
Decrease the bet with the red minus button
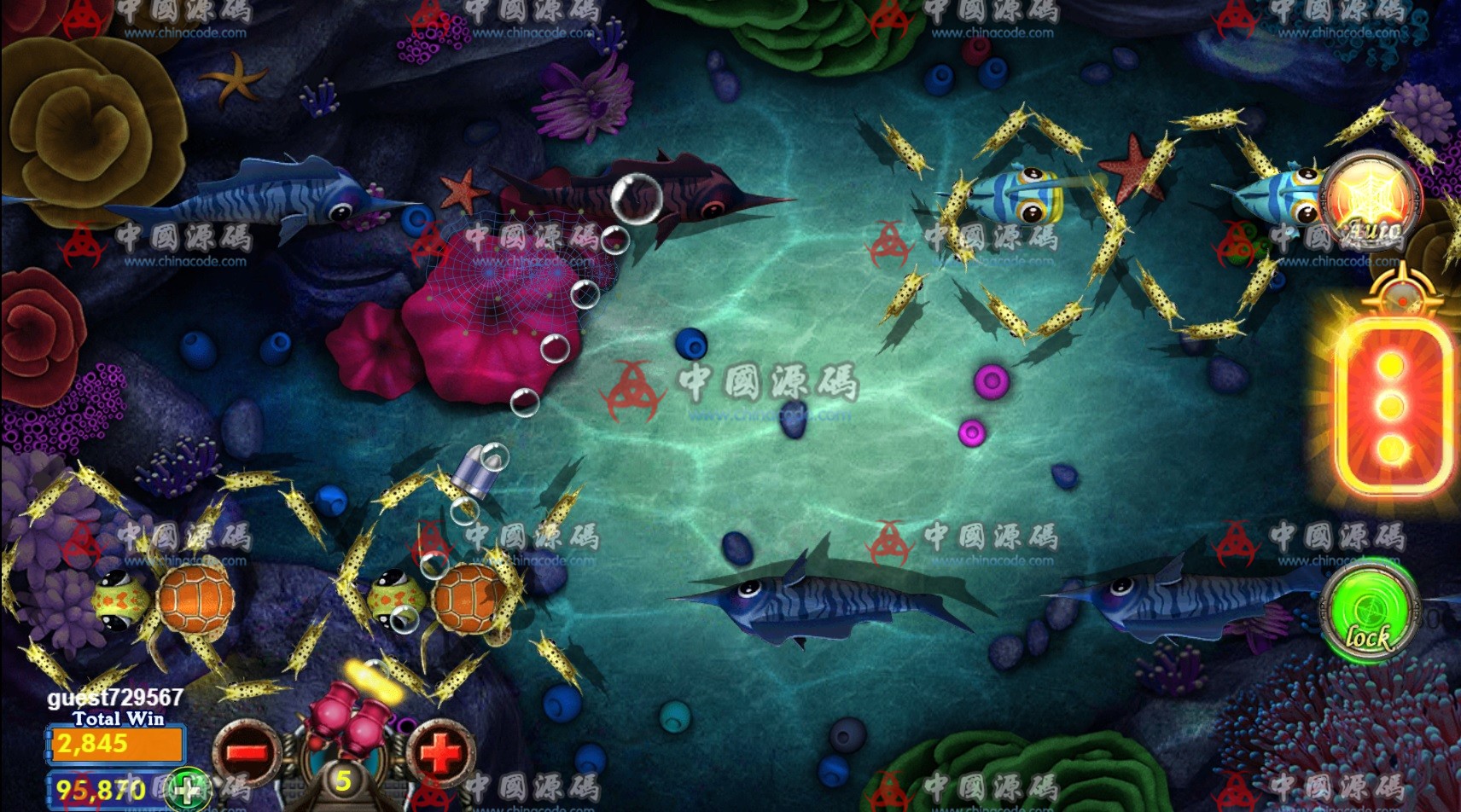pos(247,751)
